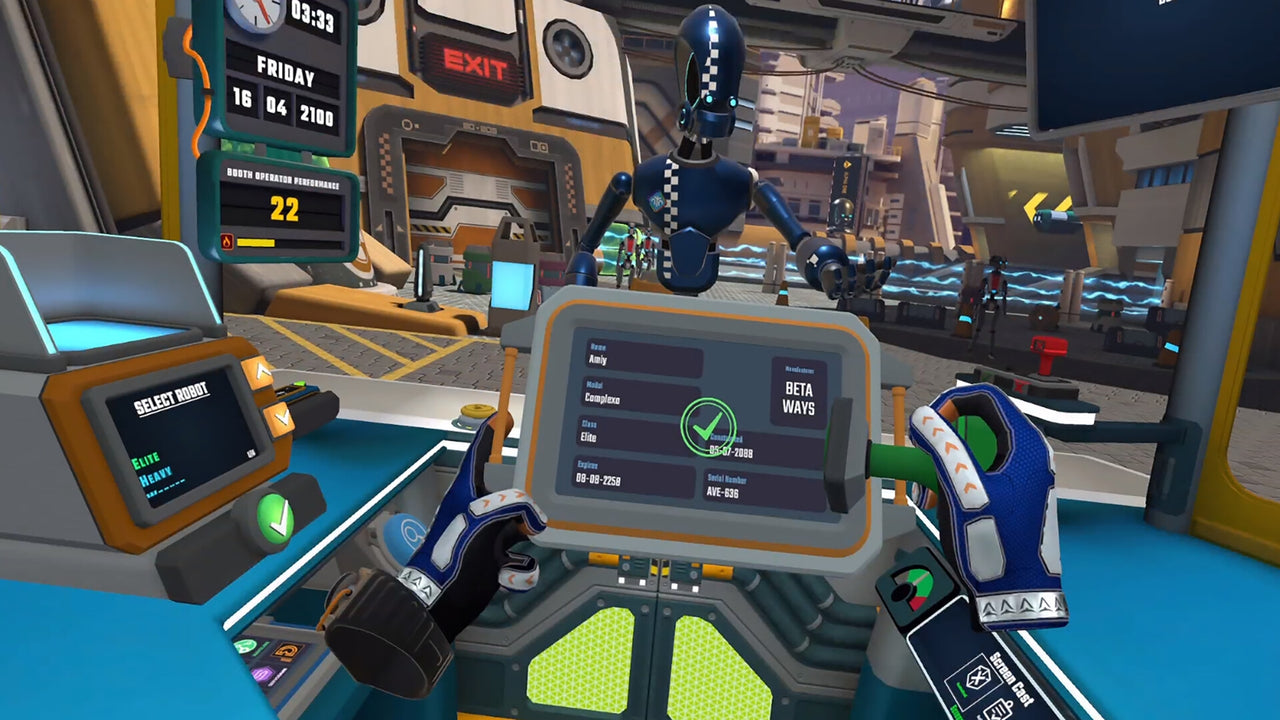Screen dimensions: 1280x720
Task: Click the document icon below Screen Cast
Action: tap(998, 712)
